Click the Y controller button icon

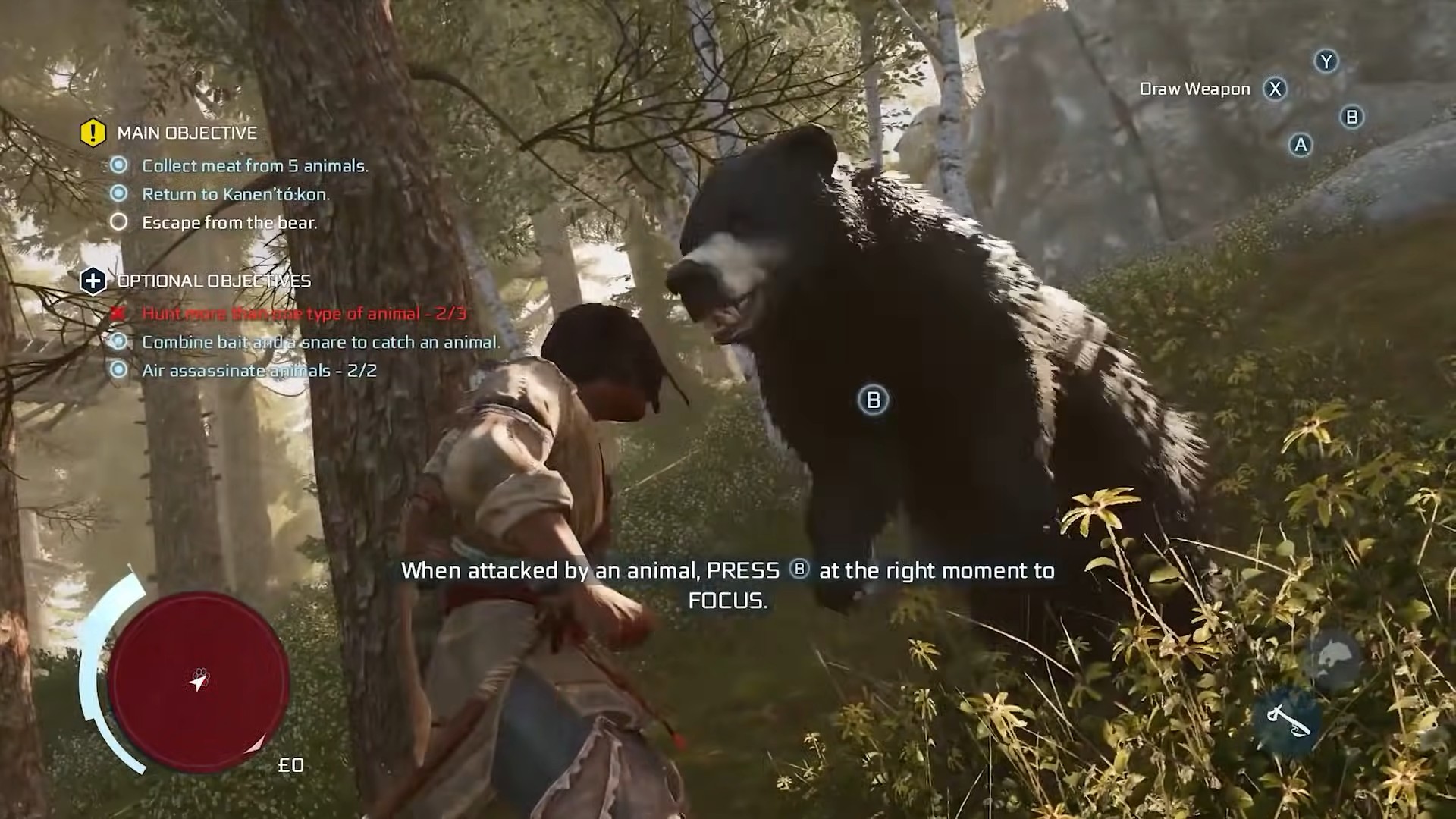tap(1326, 61)
